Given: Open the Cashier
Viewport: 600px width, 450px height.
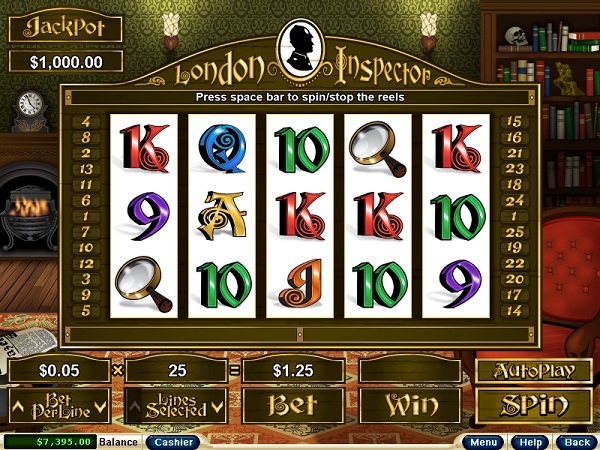Looking at the screenshot, I should coord(173,441).
